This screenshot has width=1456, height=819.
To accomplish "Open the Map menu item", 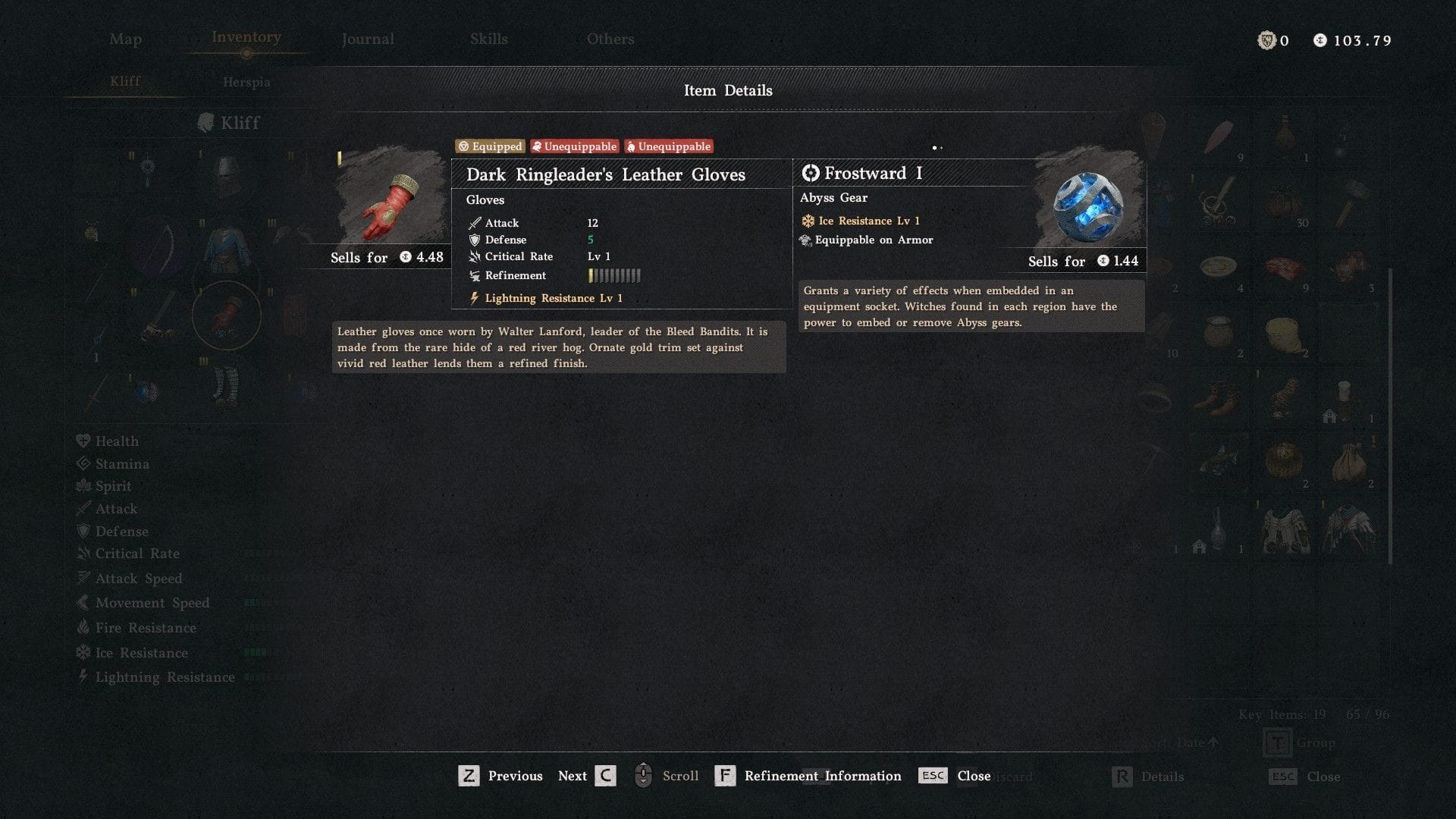I will click(125, 39).
